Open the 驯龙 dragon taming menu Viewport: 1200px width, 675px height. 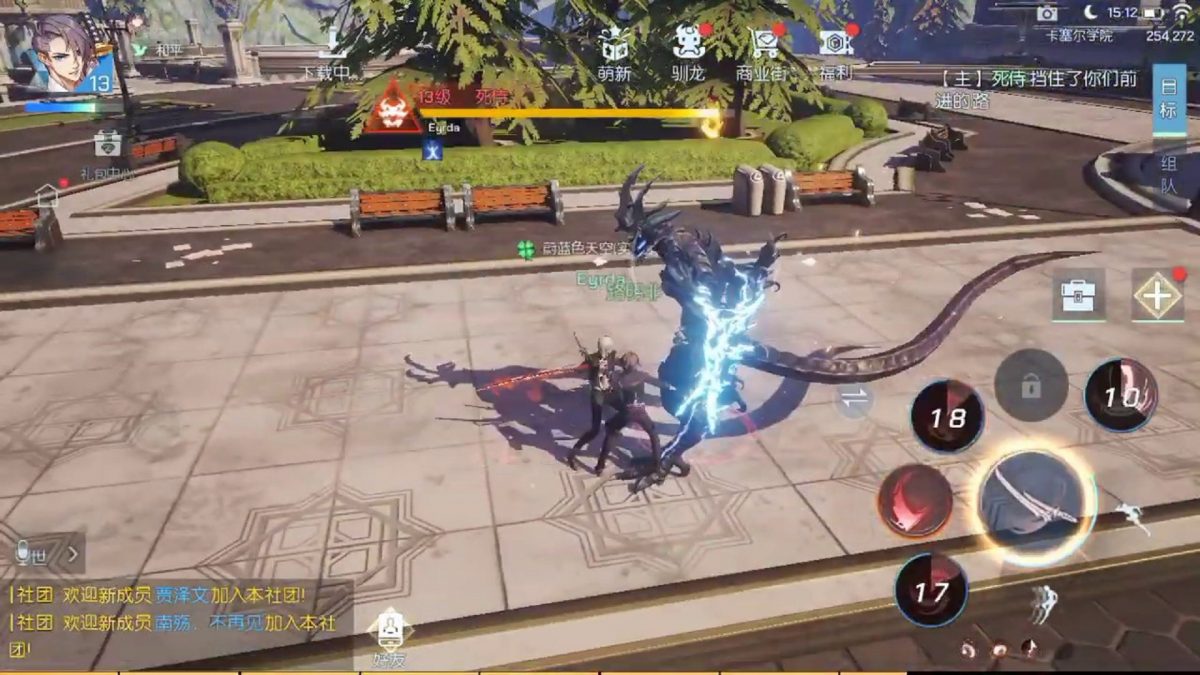(689, 51)
